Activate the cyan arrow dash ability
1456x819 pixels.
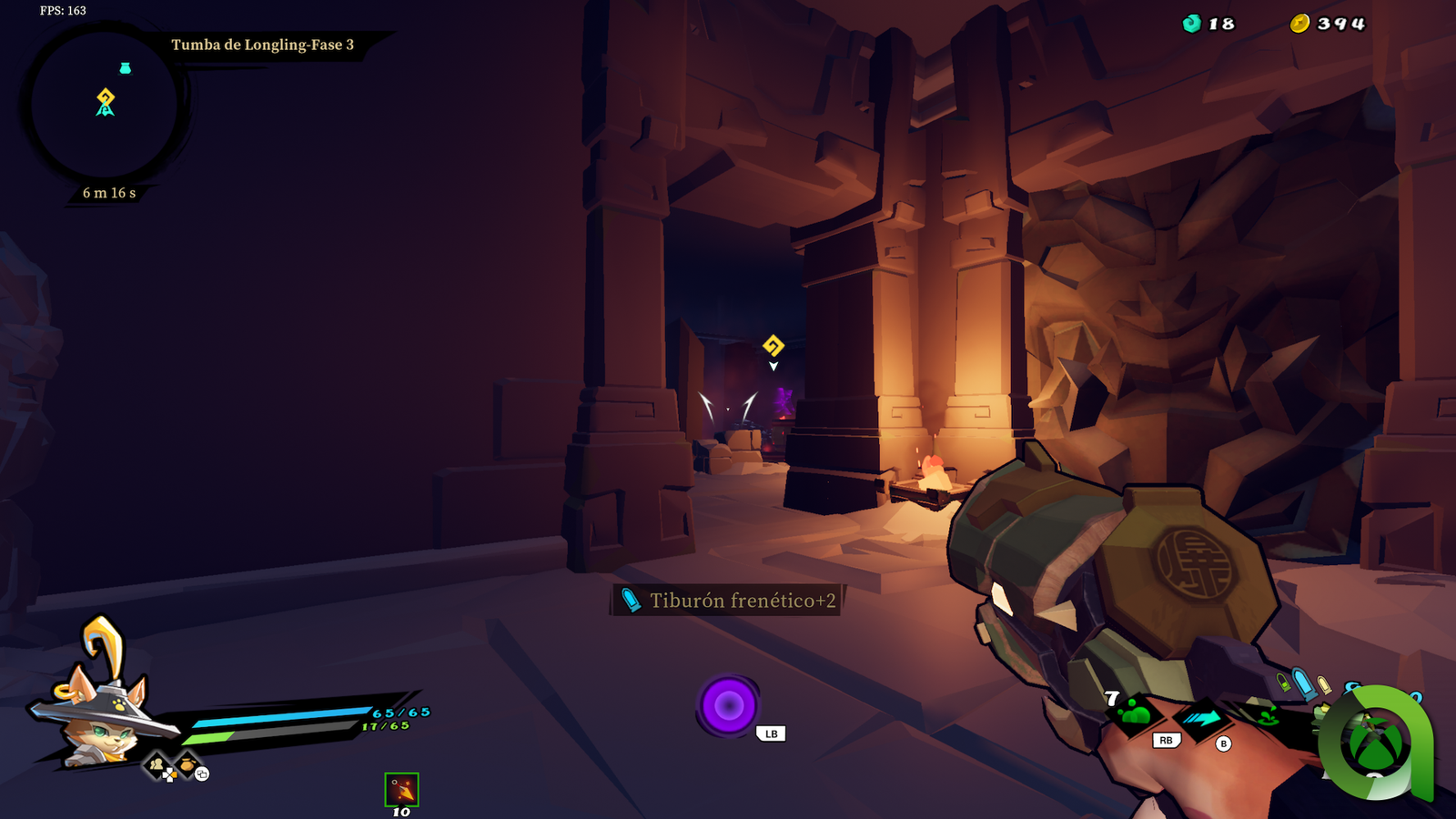pyautogui.click(x=1203, y=719)
